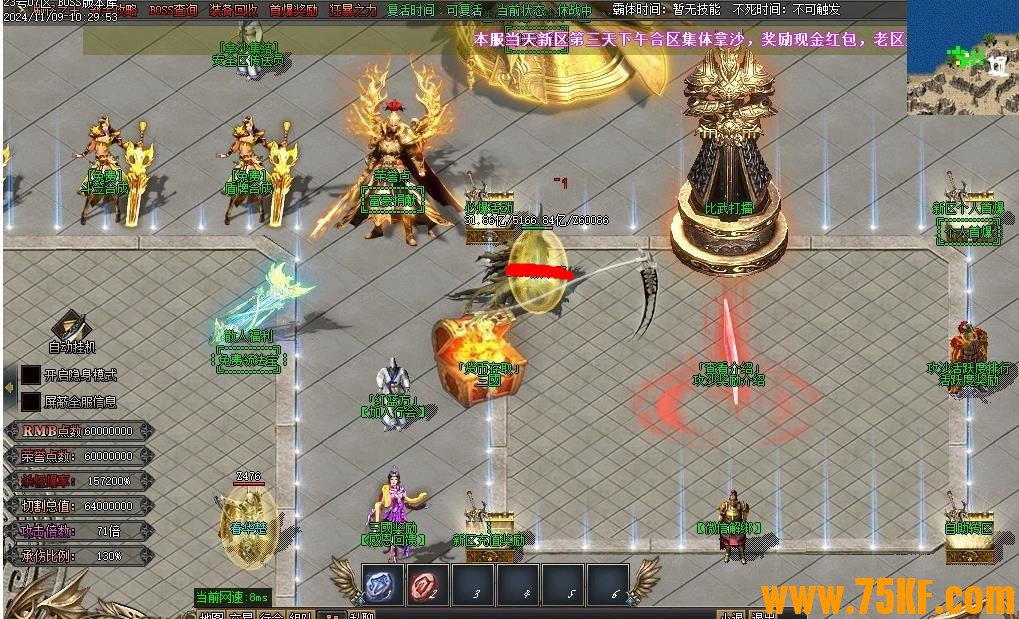Collapse the left panel with the yellow arrow
Viewport: 1019px width, 619px height.
click(x=10, y=387)
